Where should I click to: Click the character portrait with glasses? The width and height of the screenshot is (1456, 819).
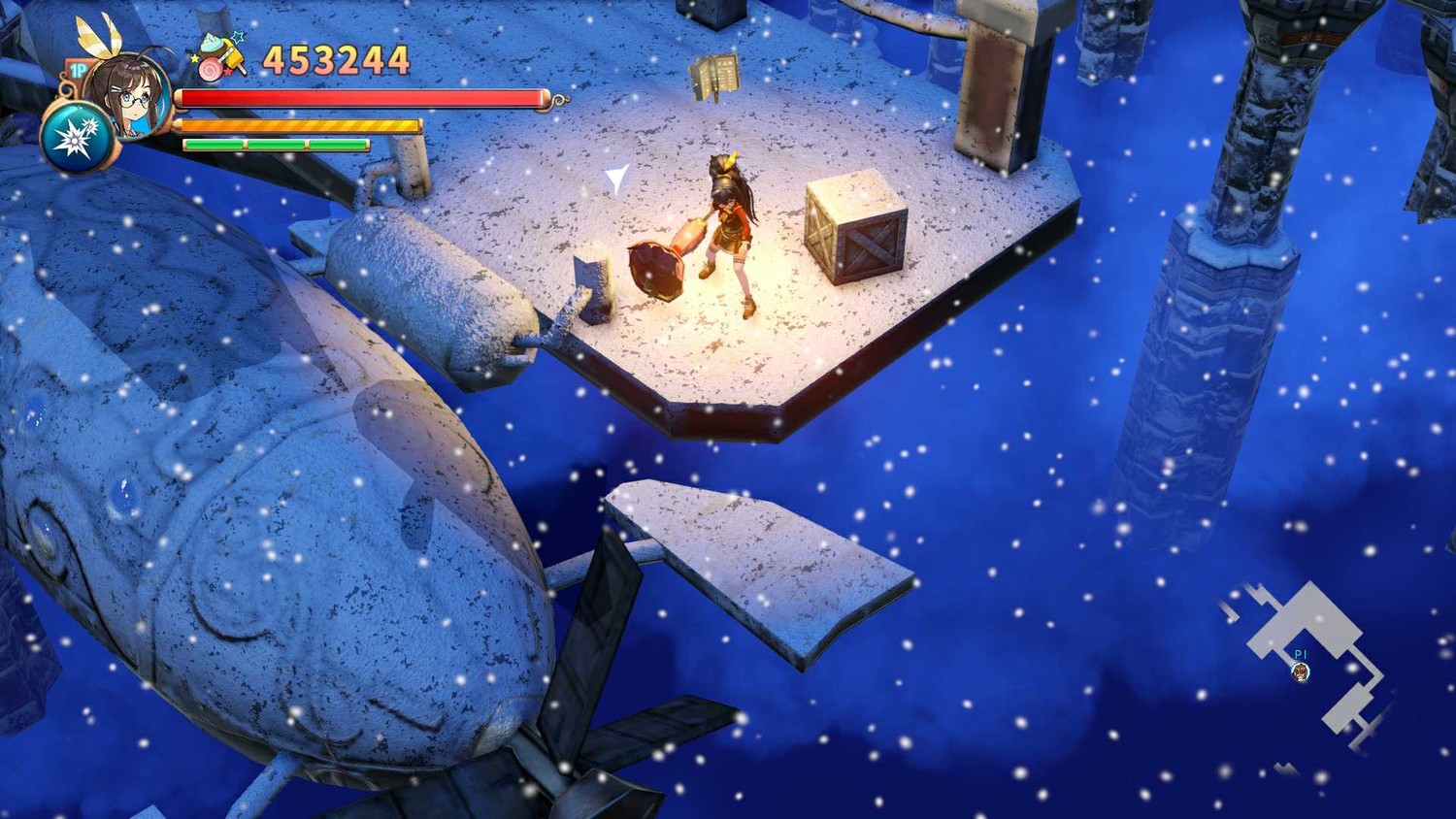[129, 97]
